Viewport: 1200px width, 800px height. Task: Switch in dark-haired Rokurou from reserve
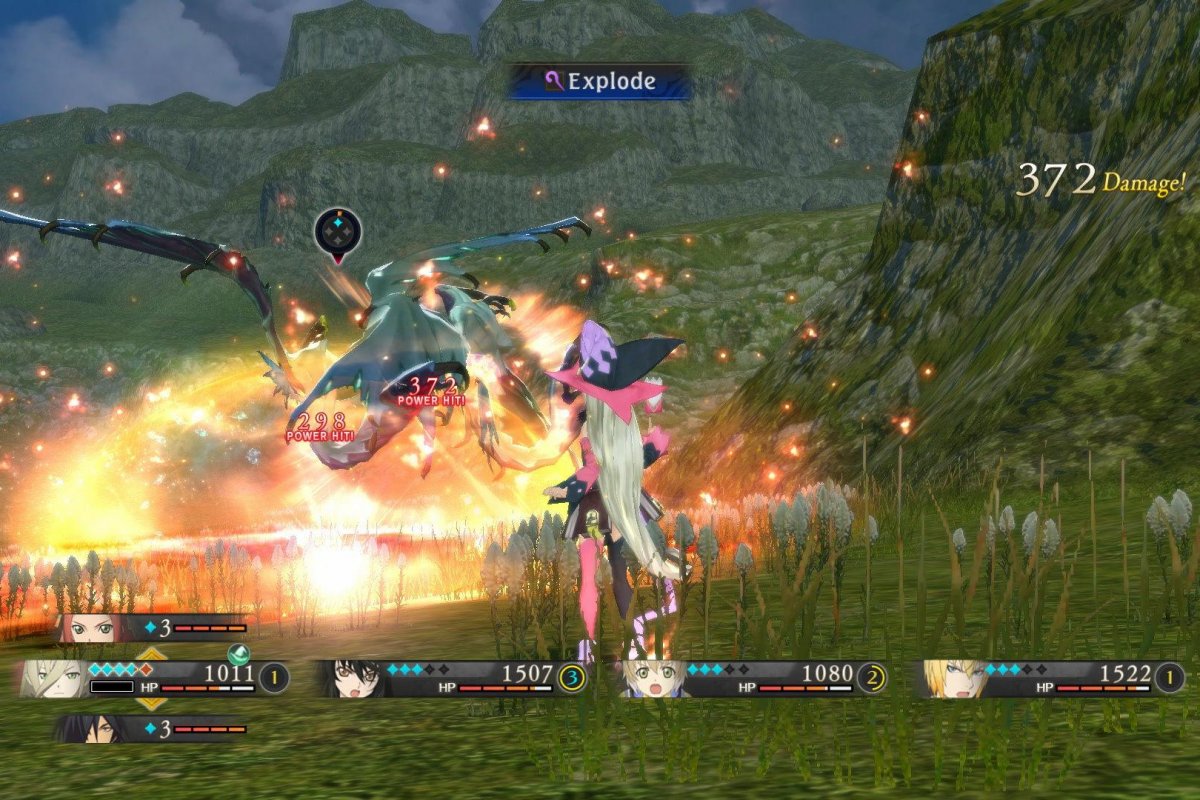tap(92, 728)
